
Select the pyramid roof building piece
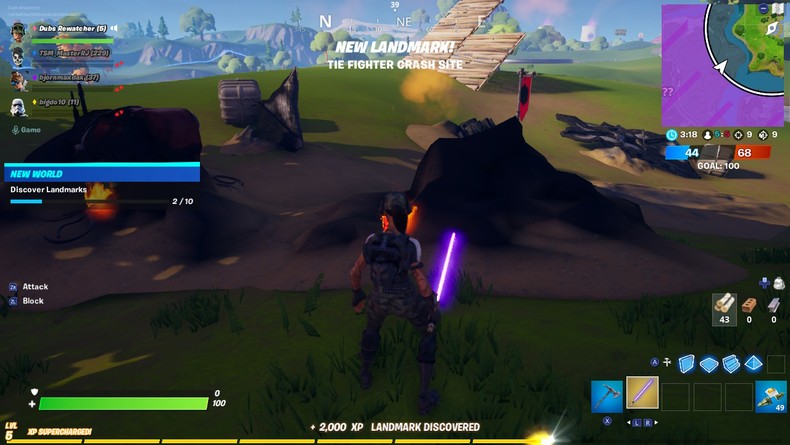(x=753, y=364)
